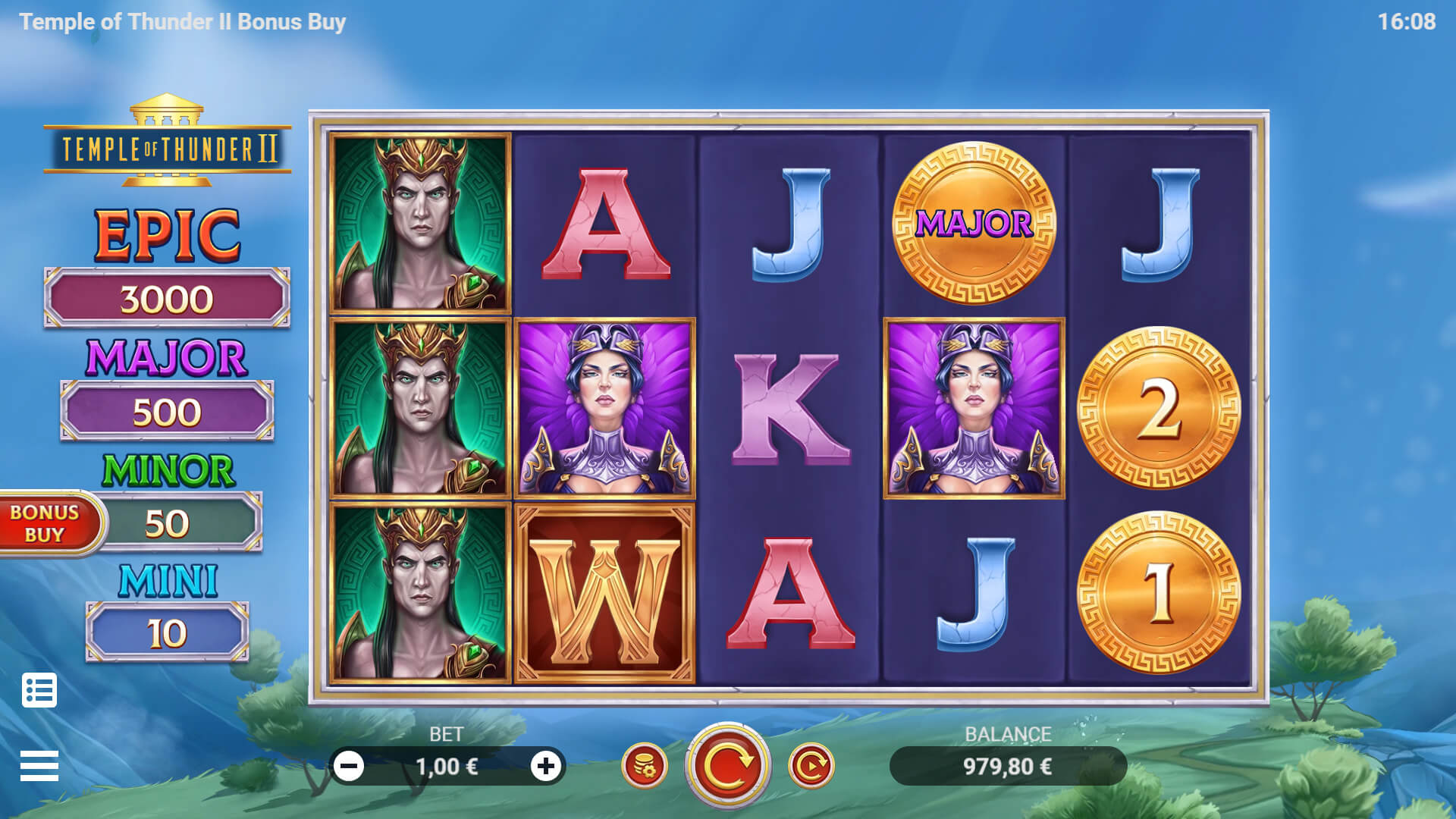The width and height of the screenshot is (1456, 819).
Task: Show the paytable list icon
Action: pyautogui.click(x=39, y=690)
